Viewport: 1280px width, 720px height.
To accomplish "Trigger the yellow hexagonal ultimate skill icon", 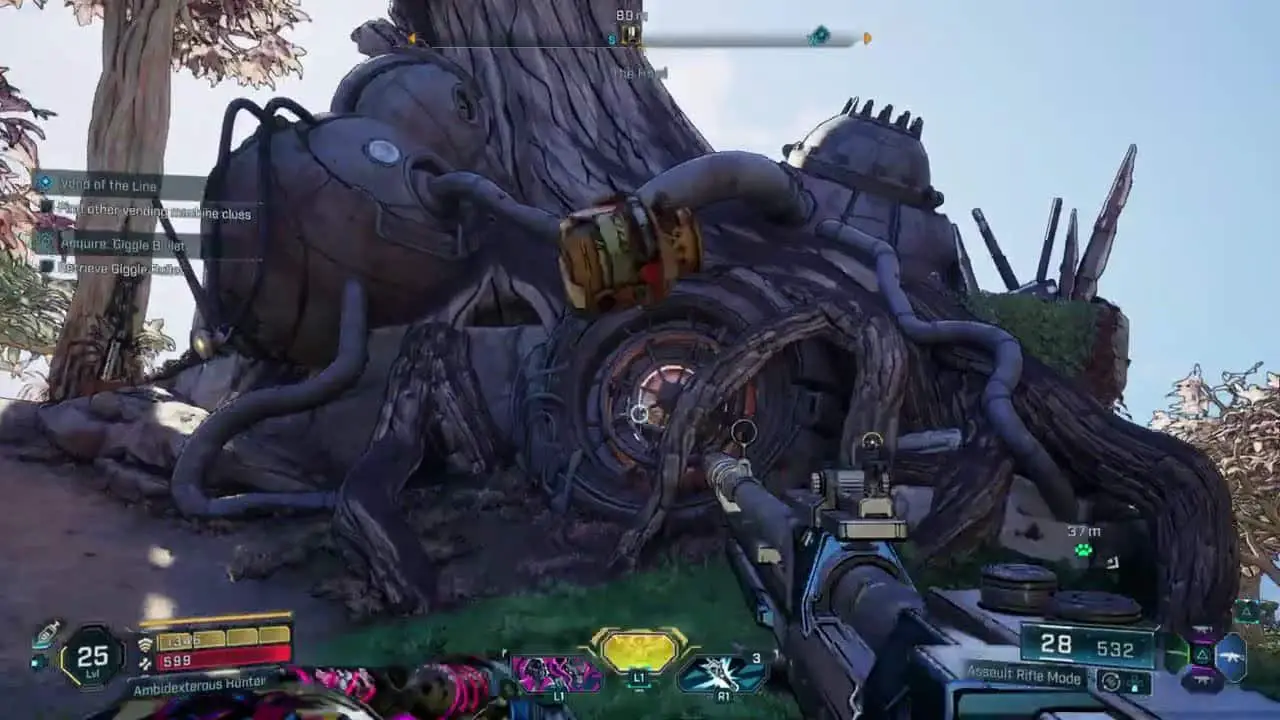I will point(639,651).
